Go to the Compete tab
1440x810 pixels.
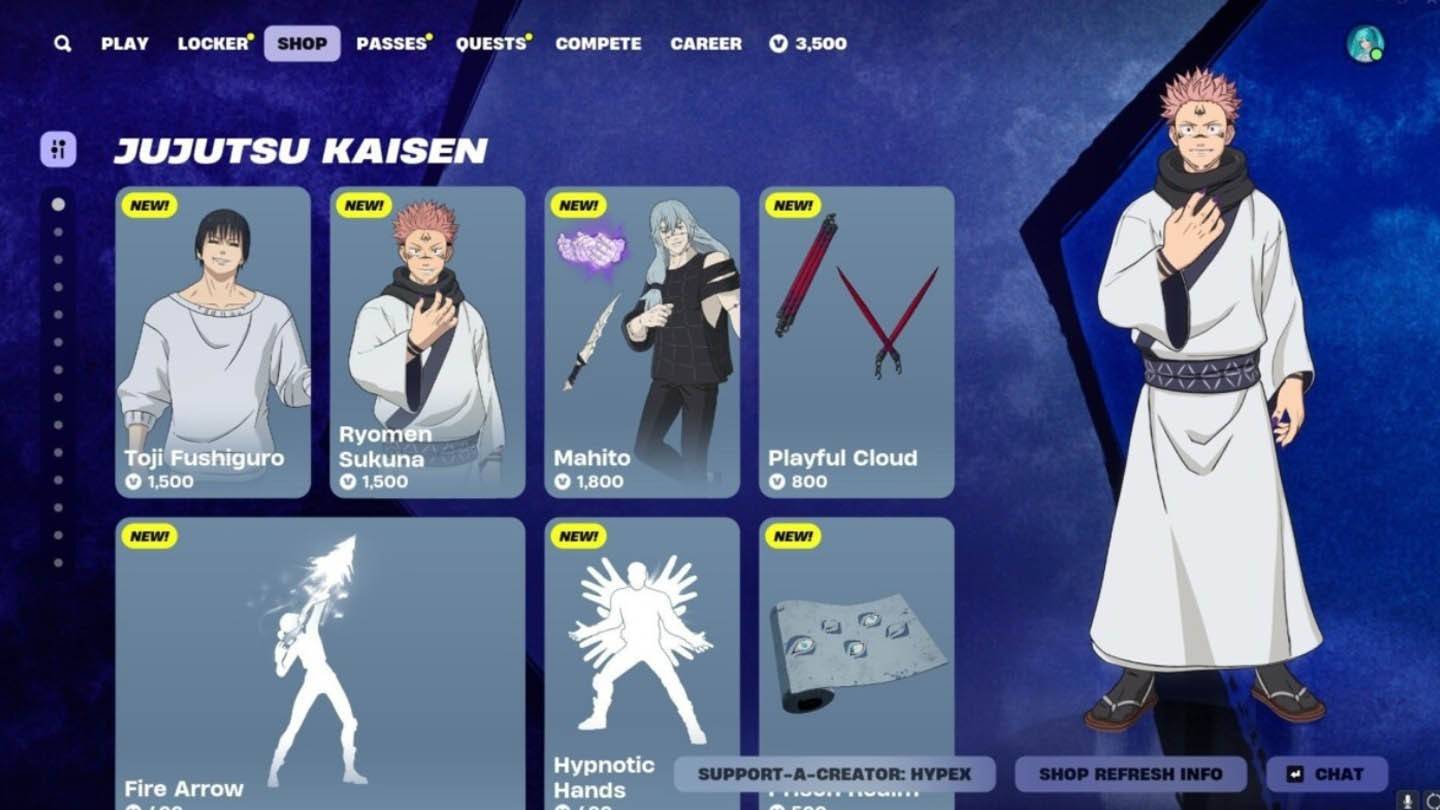tap(599, 43)
